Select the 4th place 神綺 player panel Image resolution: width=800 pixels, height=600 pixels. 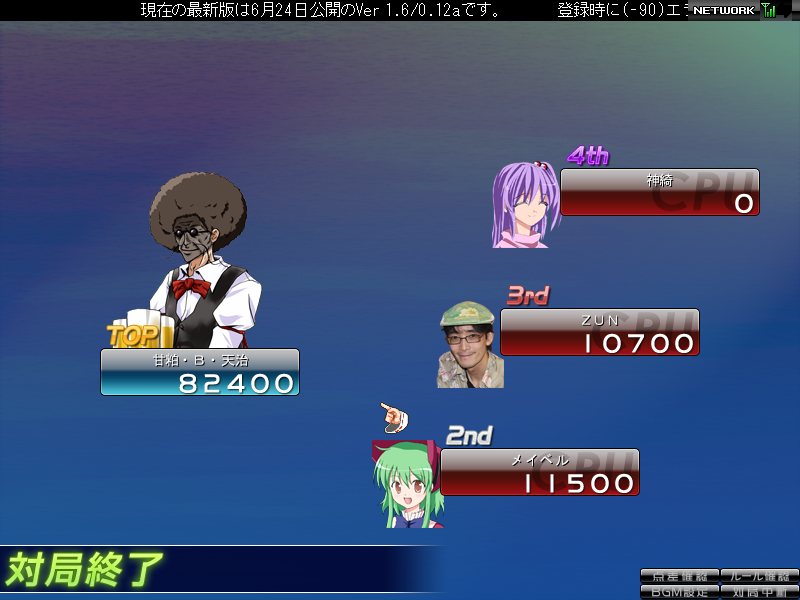(x=659, y=192)
